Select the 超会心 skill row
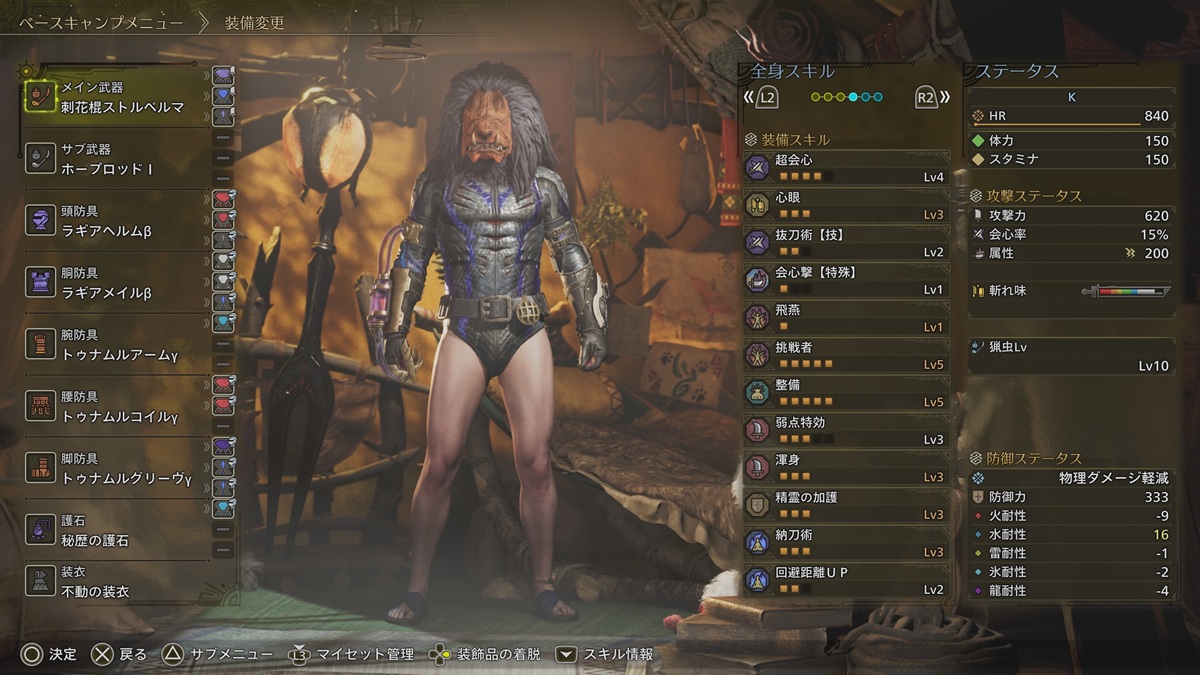 click(x=845, y=167)
